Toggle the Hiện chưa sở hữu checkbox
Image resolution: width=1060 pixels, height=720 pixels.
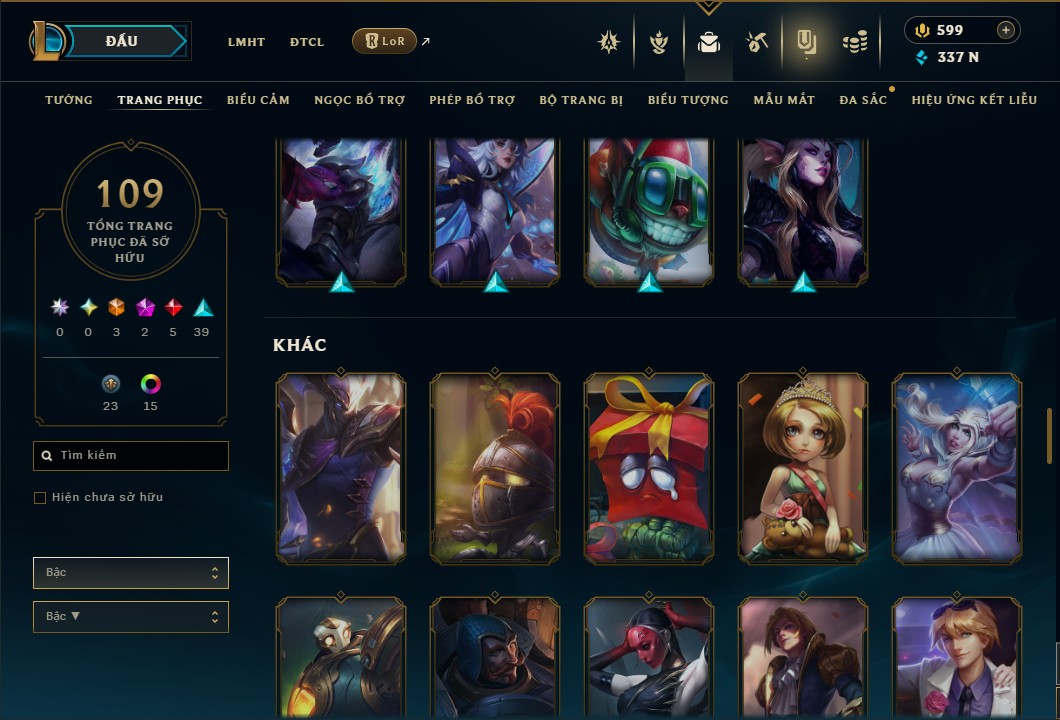40,498
